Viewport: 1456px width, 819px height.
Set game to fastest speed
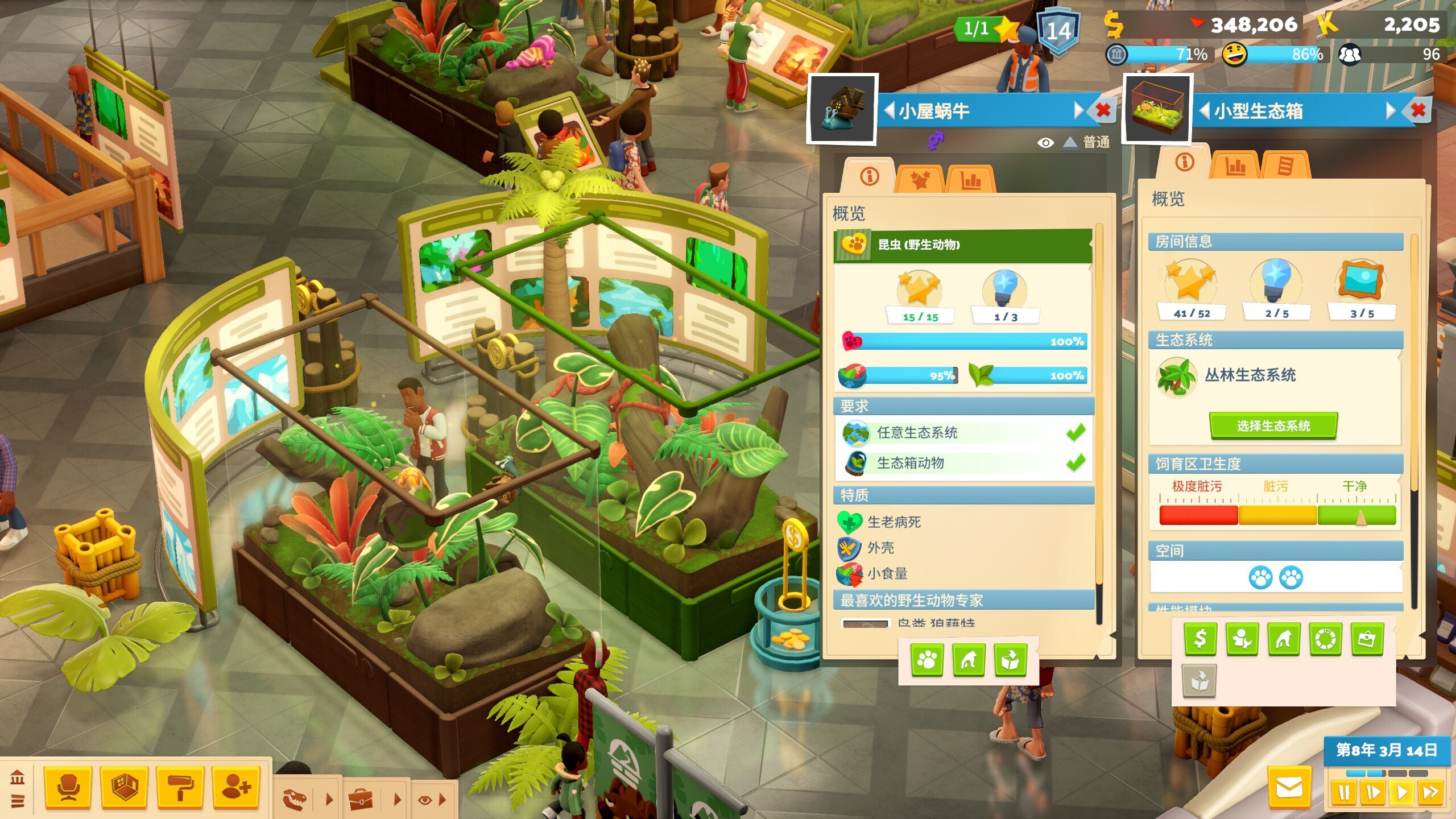tap(1430, 792)
